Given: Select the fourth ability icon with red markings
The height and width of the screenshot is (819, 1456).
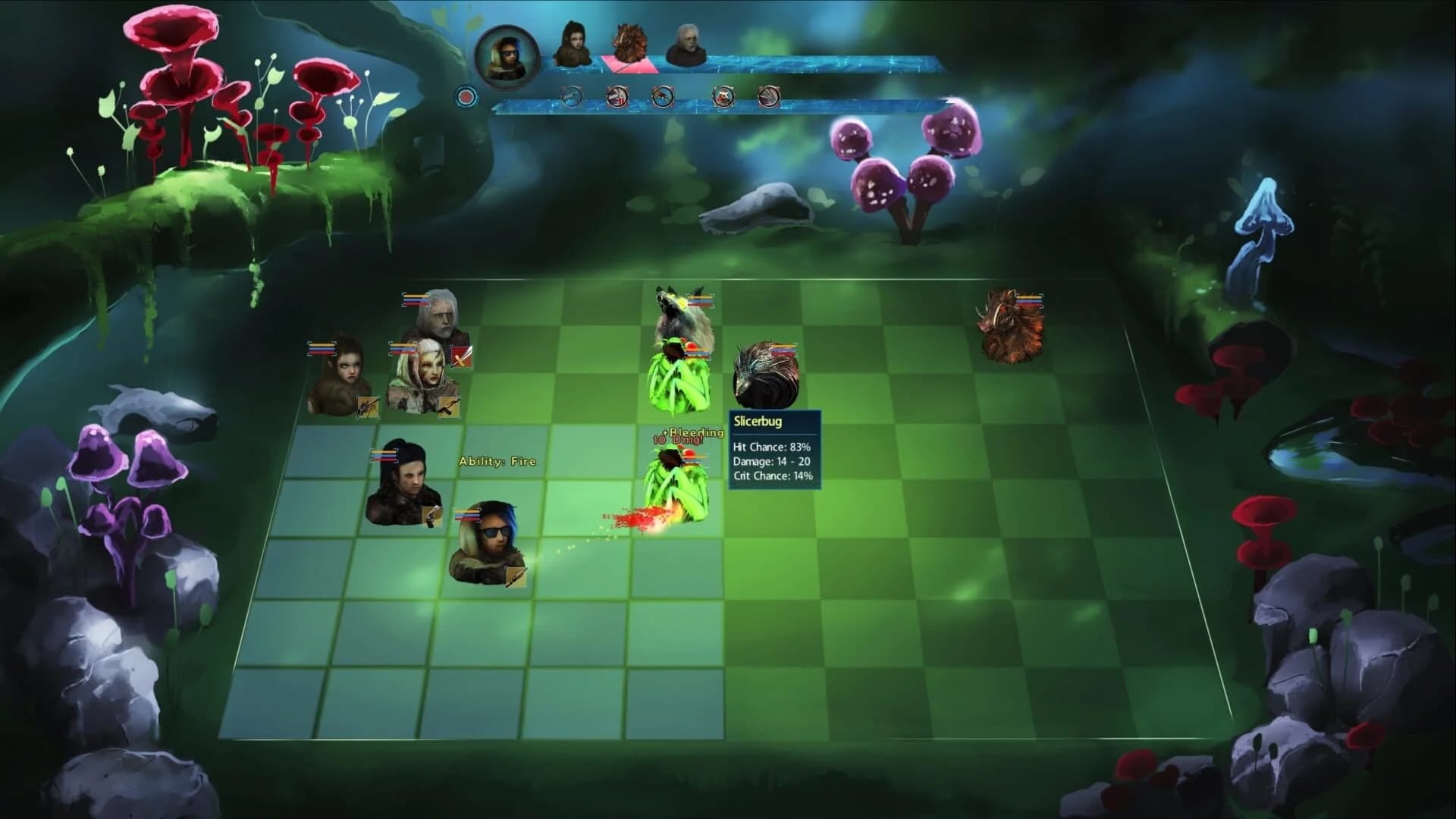Looking at the screenshot, I should click(x=723, y=96).
